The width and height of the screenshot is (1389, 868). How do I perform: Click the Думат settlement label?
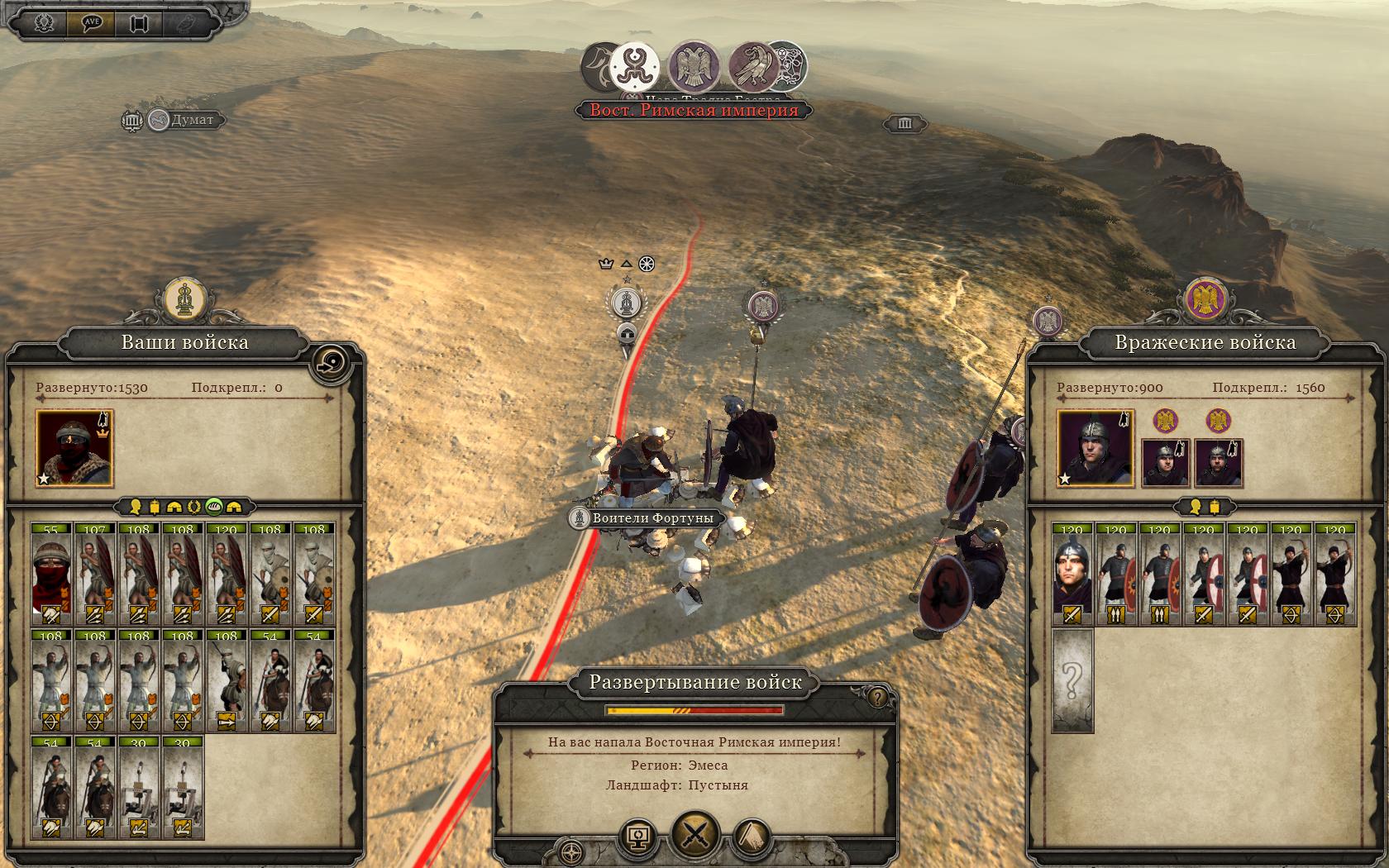click(192, 120)
